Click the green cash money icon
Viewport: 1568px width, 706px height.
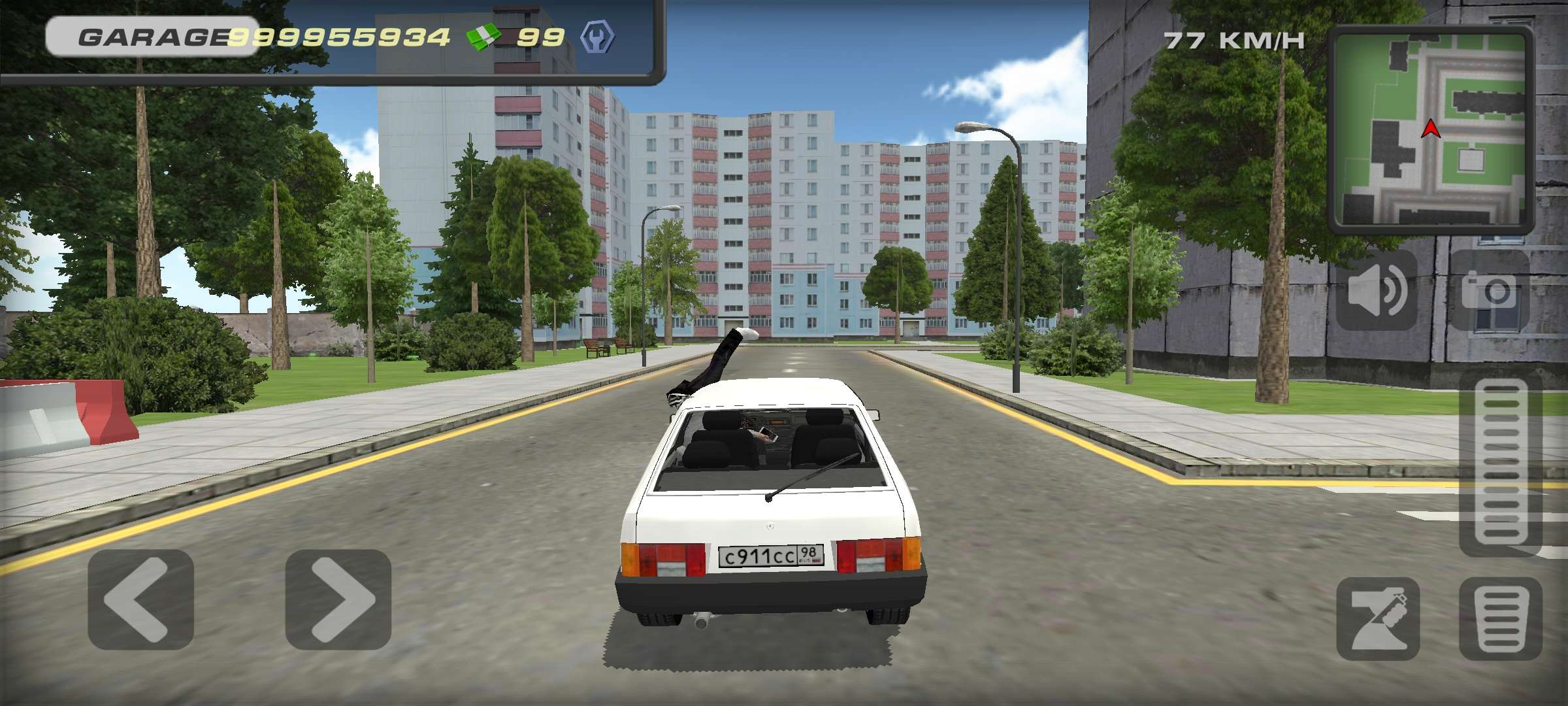(x=483, y=37)
